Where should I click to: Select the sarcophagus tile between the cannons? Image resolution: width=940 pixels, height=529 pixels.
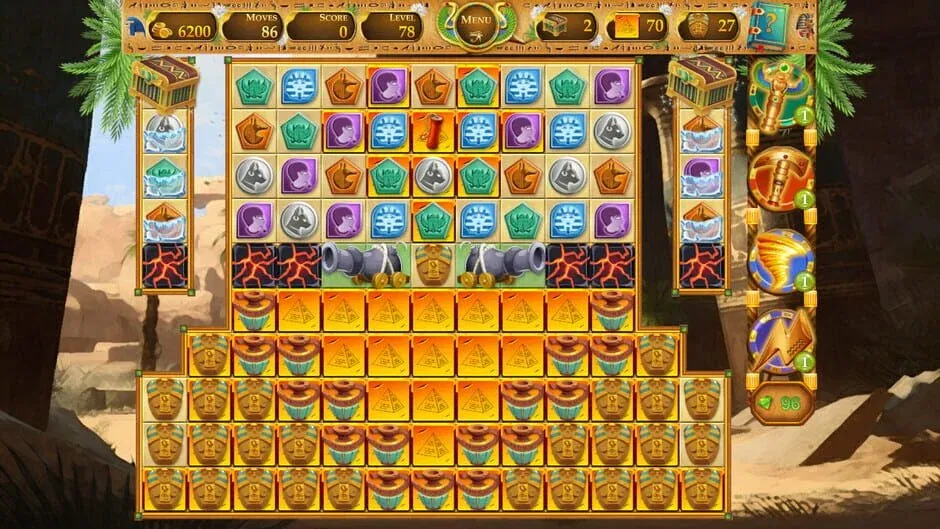point(433,265)
